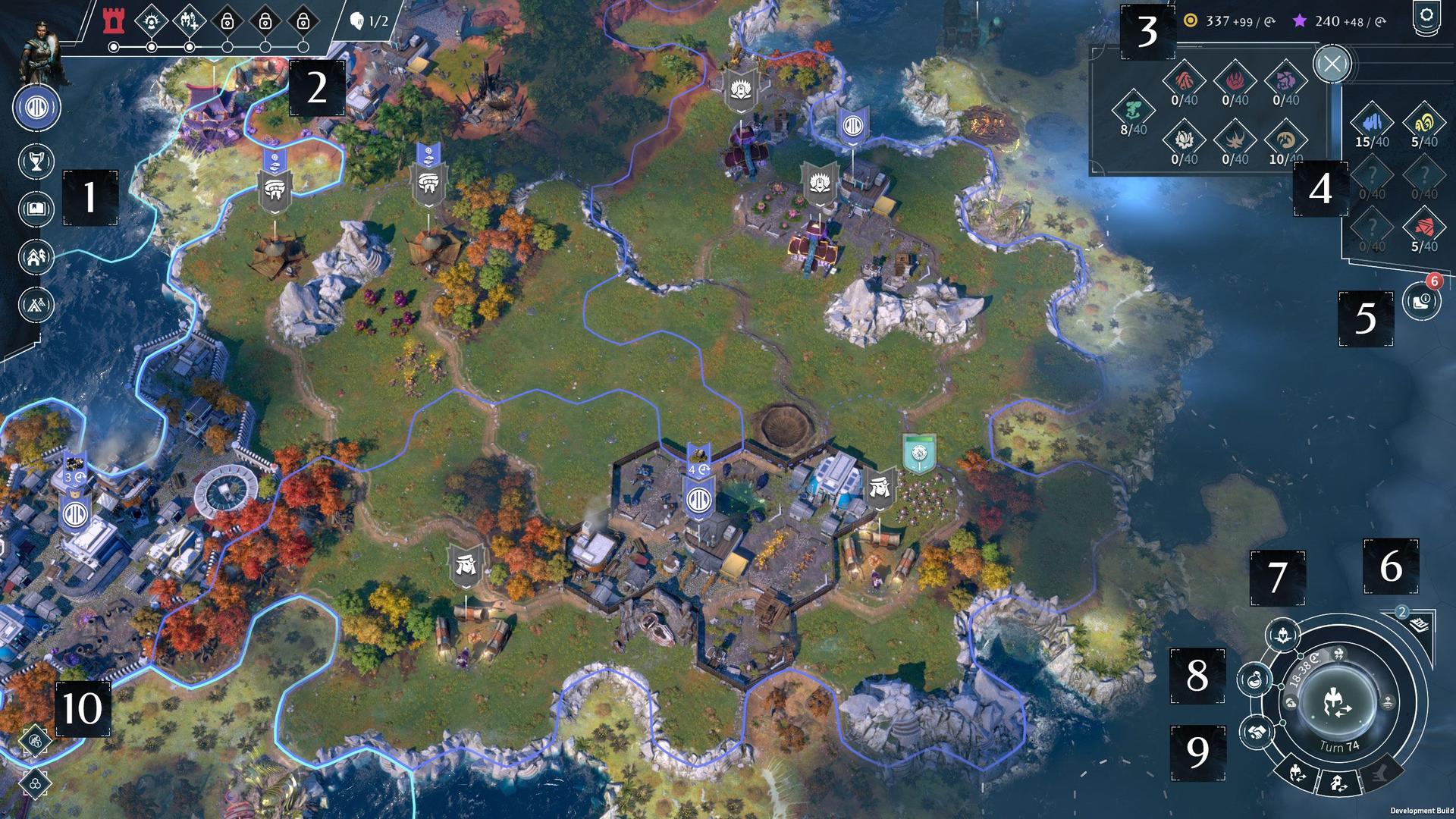Open the handshake diplomacy button
Image resolution: width=1456 pixels, height=819 pixels.
click(x=1257, y=731)
